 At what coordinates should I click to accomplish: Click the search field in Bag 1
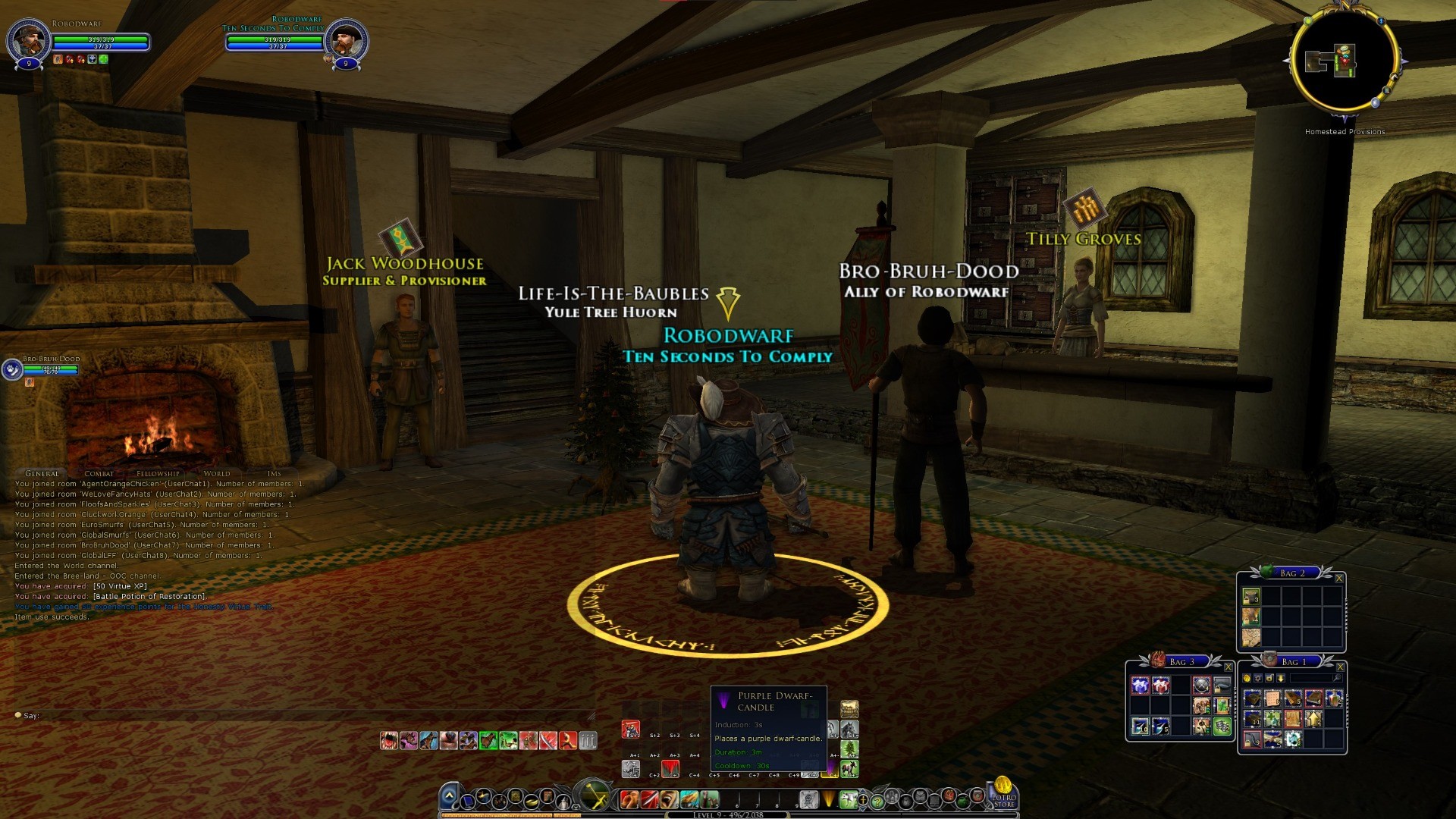(1310, 679)
